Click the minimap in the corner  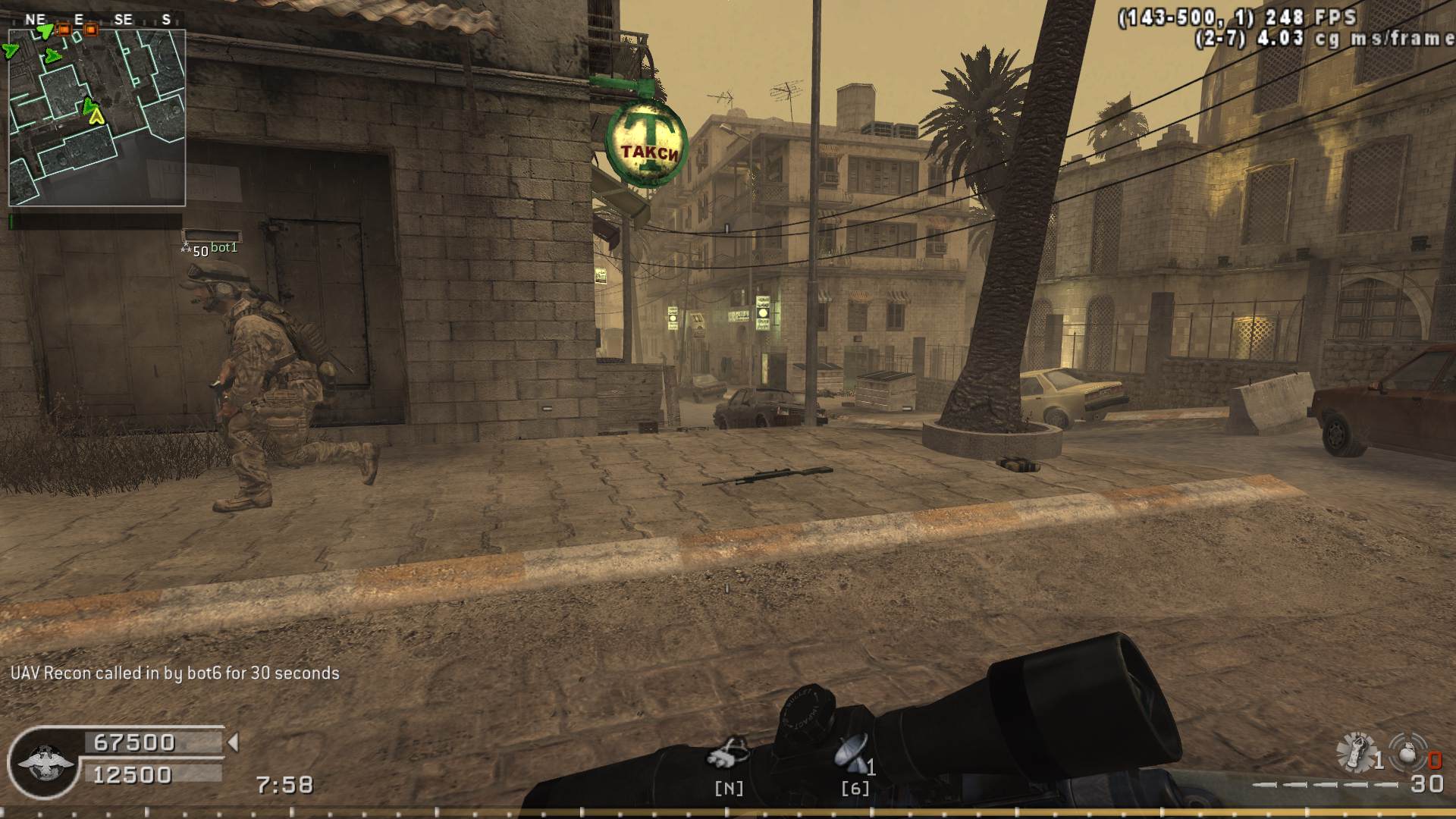(x=97, y=118)
